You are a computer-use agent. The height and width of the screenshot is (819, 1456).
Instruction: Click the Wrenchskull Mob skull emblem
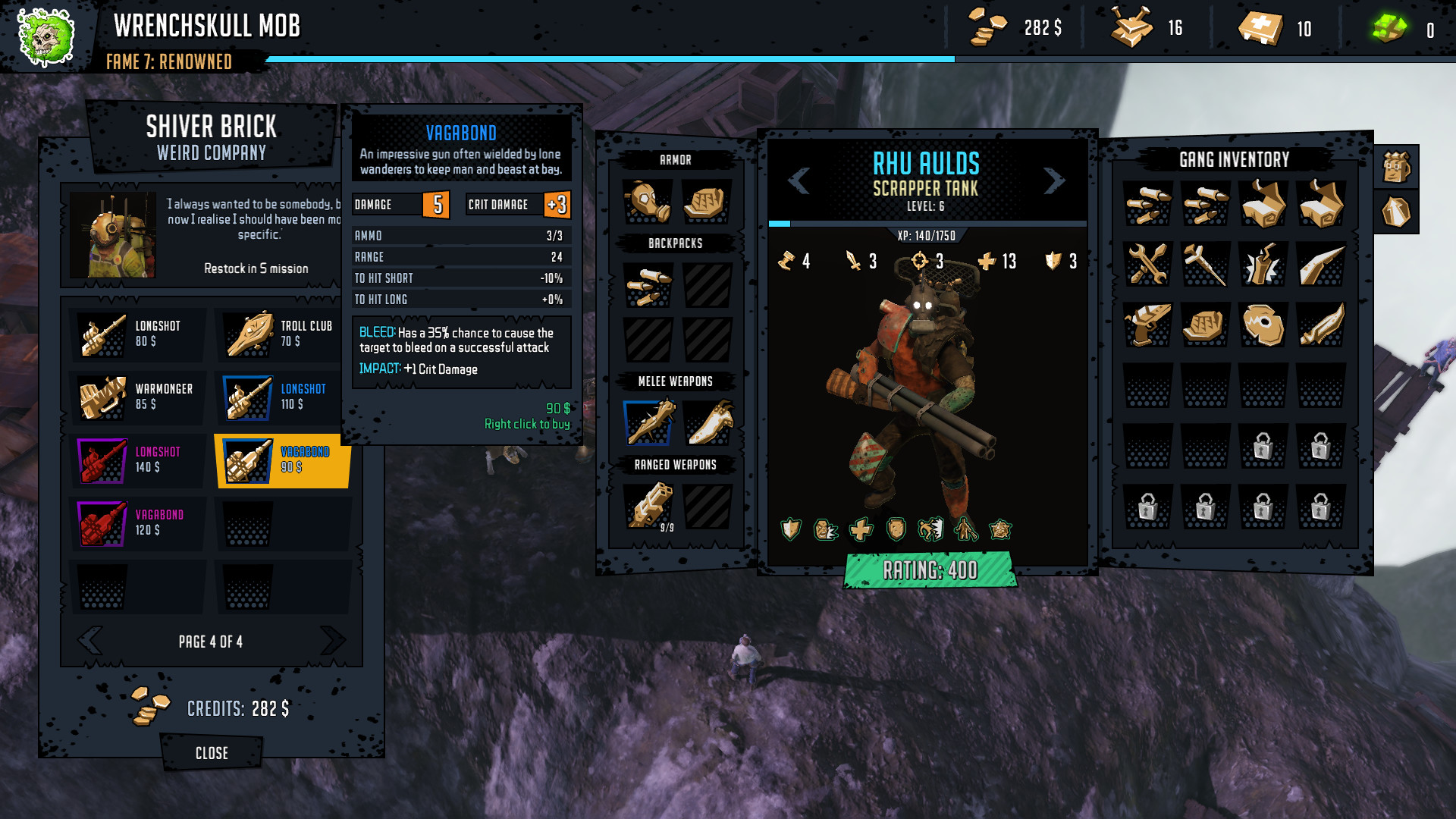[x=45, y=36]
